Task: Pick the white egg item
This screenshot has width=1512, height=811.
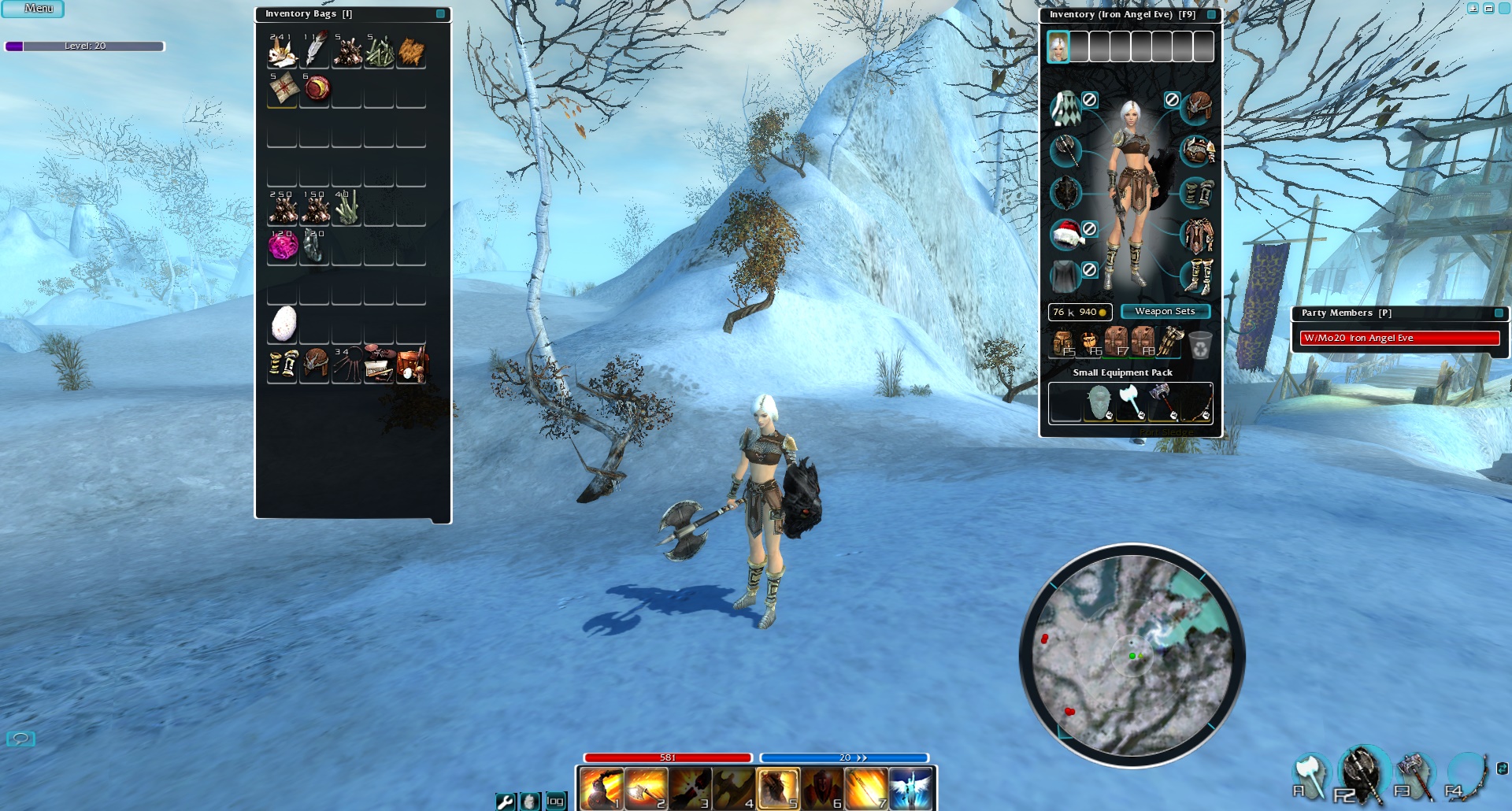Action: pyautogui.click(x=283, y=324)
